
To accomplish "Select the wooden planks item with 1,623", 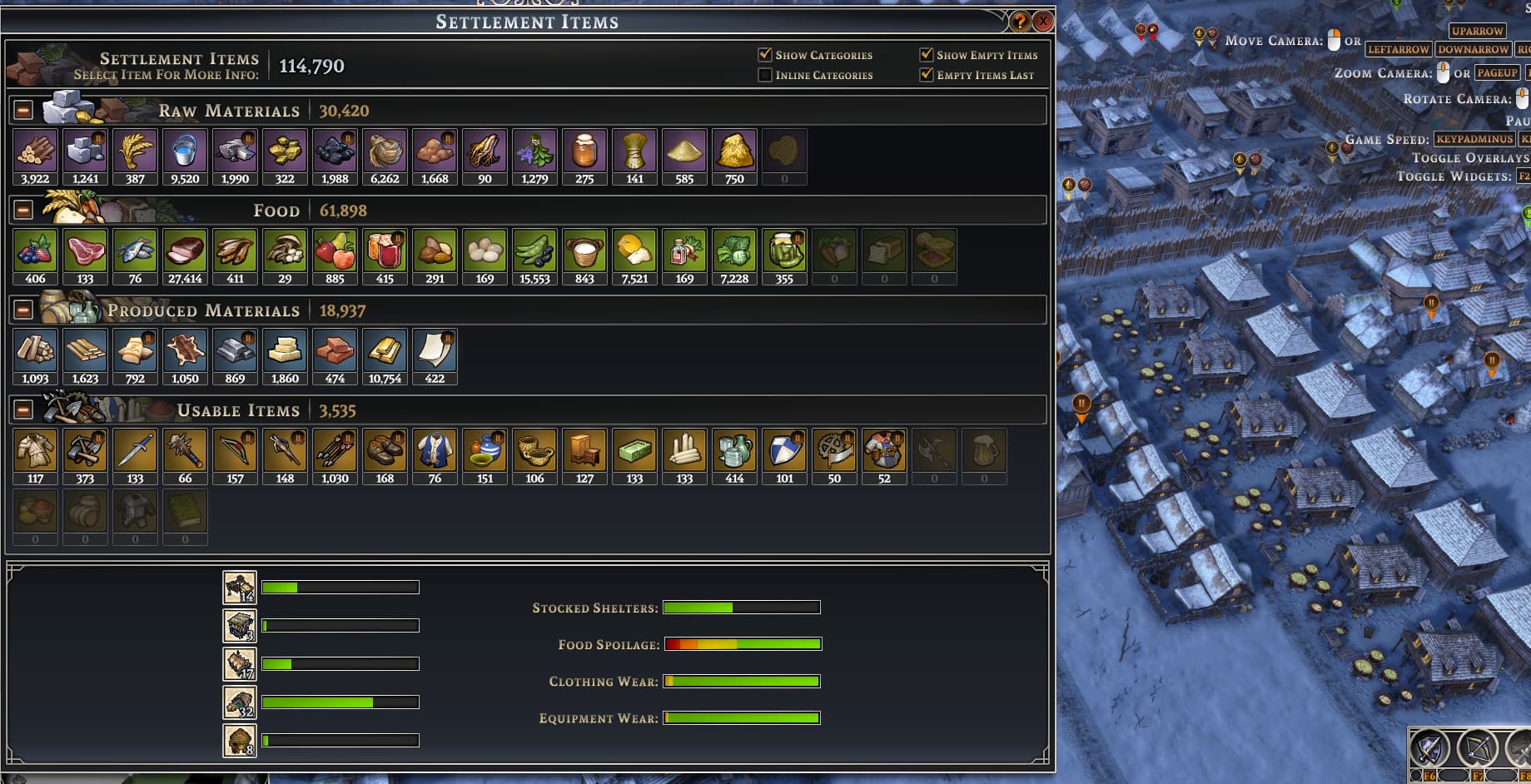I will [x=85, y=351].
